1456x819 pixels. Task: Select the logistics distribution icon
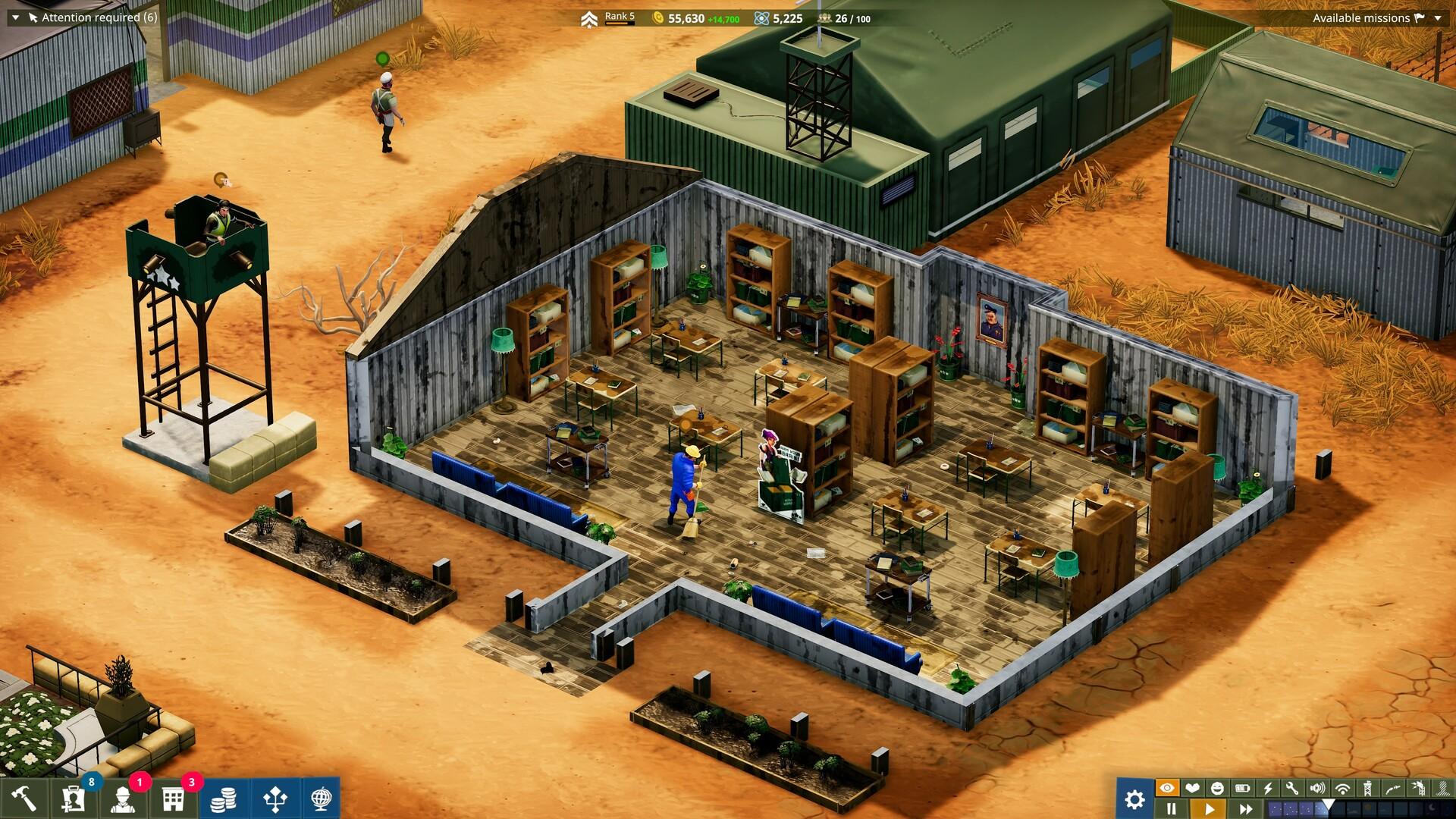pos(276,801)
